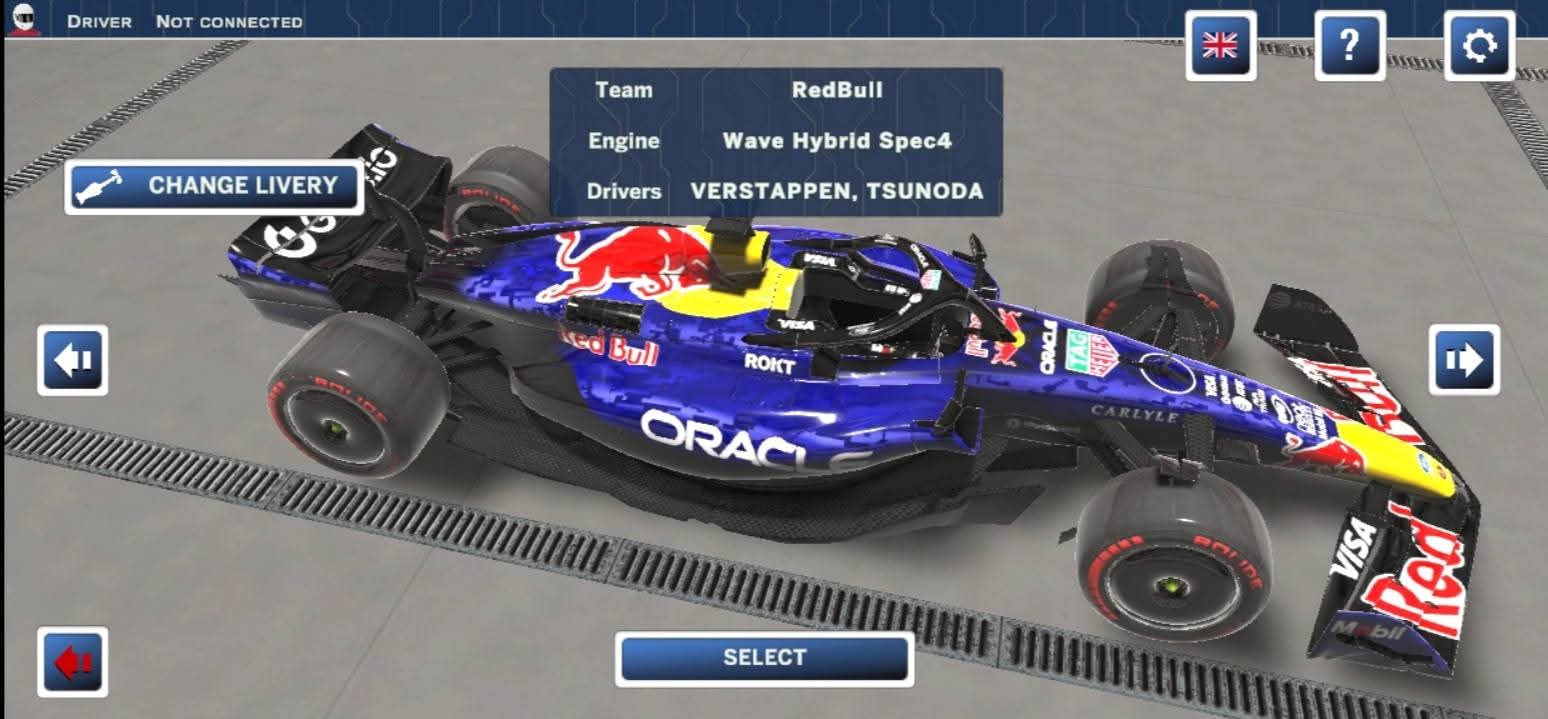Open help with the question mark button

[x=1349, y=46]
